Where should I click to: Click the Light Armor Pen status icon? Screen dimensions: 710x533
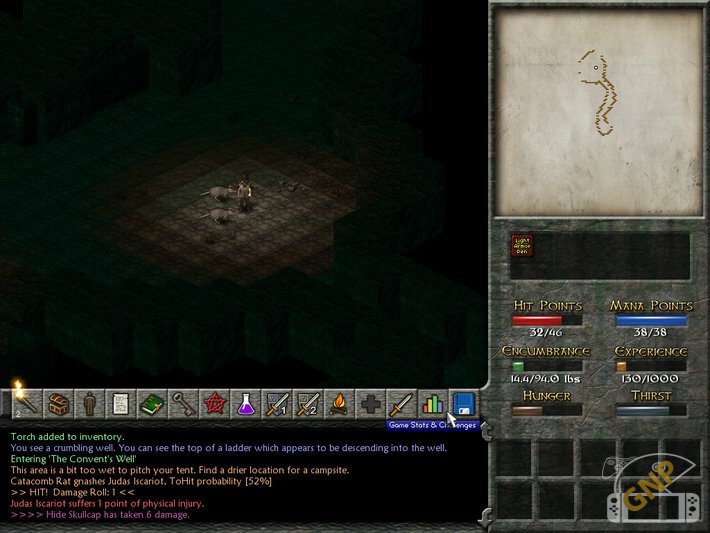pyautogui.click(x=520, y=245)
